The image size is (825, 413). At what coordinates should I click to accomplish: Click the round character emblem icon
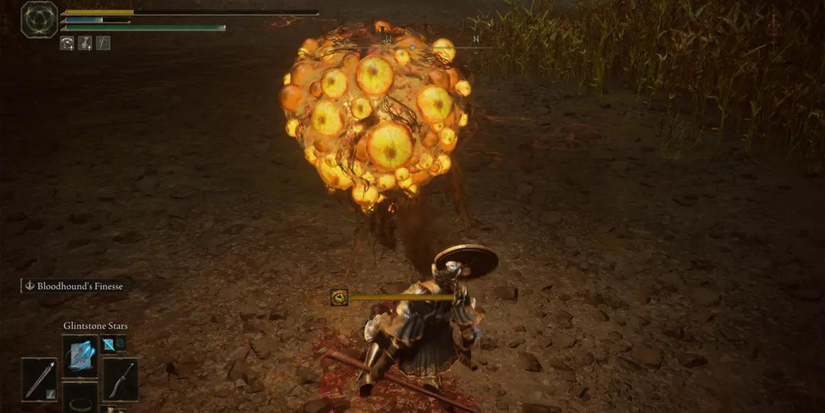(x=39, y=19)
